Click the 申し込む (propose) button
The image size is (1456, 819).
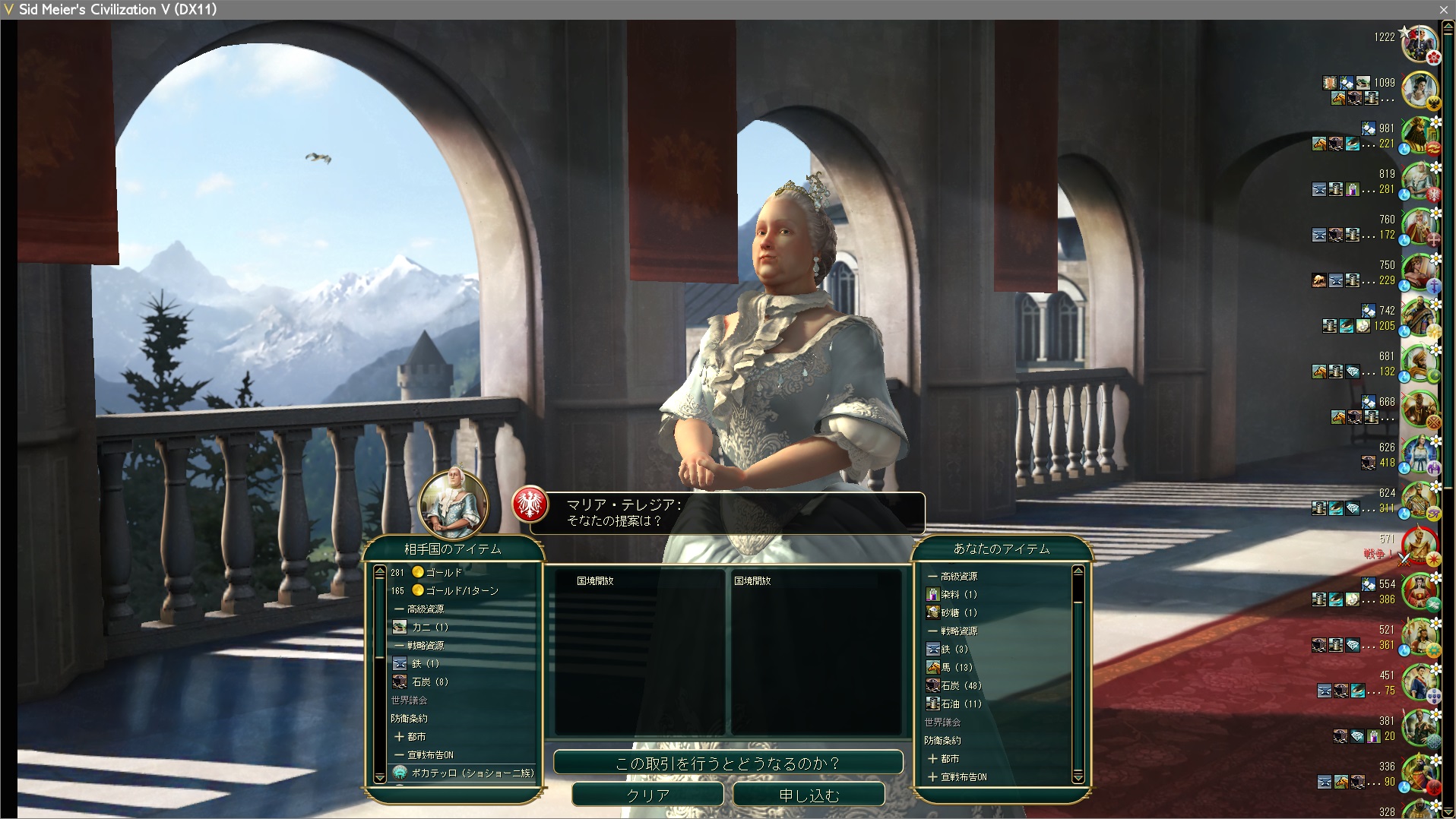809,795
